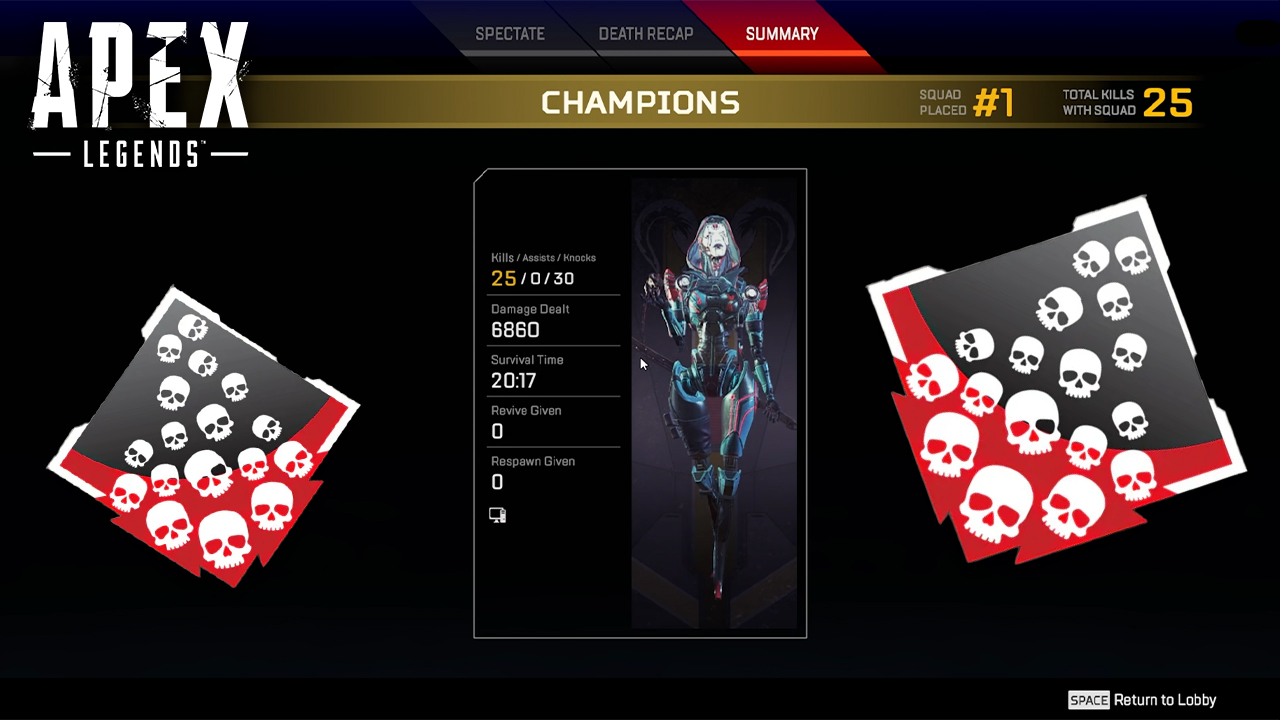
Task: Select the Squad Placed #1 badge
Action: pos(965,102)
